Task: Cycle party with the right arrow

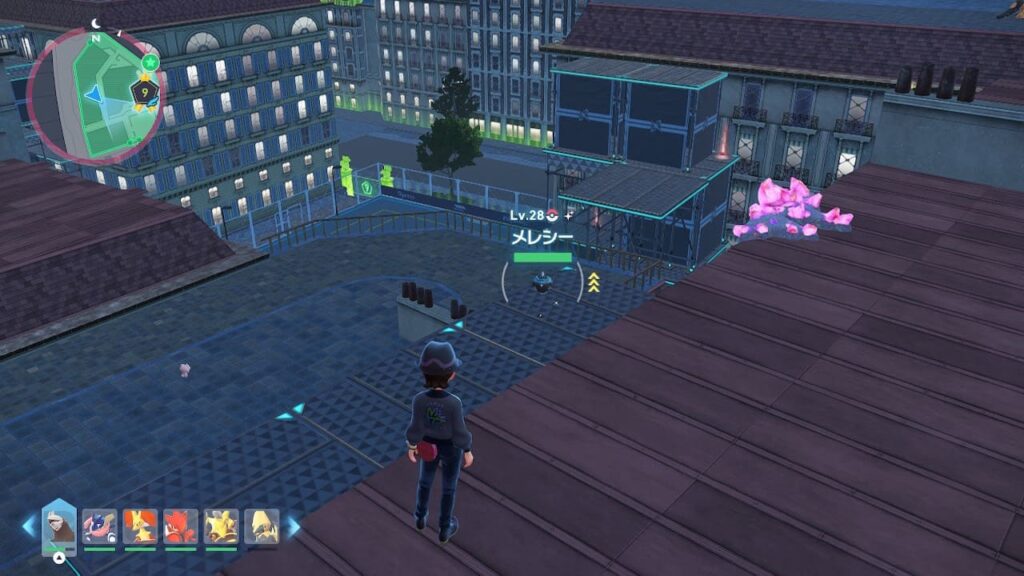Action: [x=293, y=527]
